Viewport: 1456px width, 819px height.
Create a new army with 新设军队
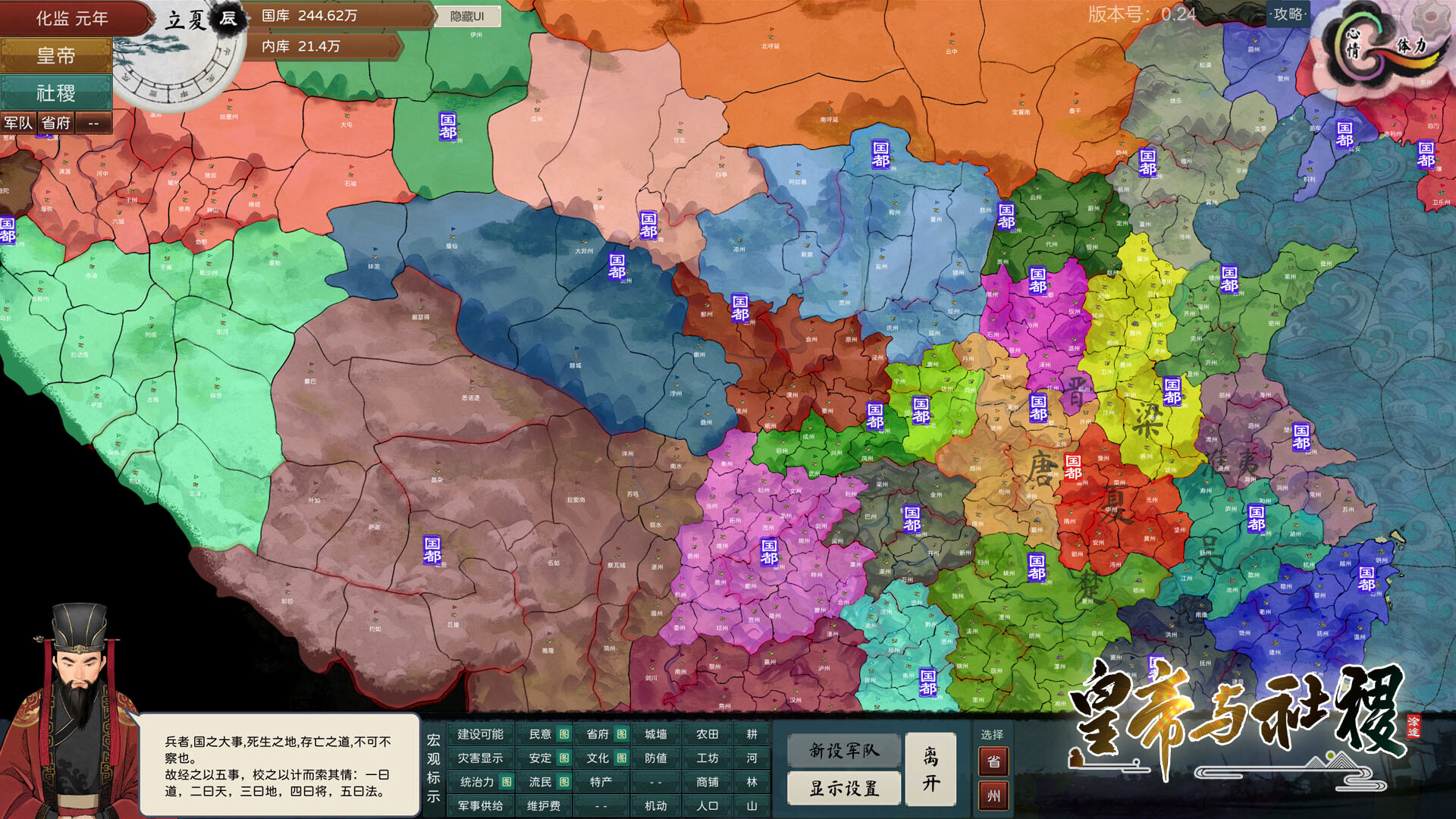click(844, 751)
